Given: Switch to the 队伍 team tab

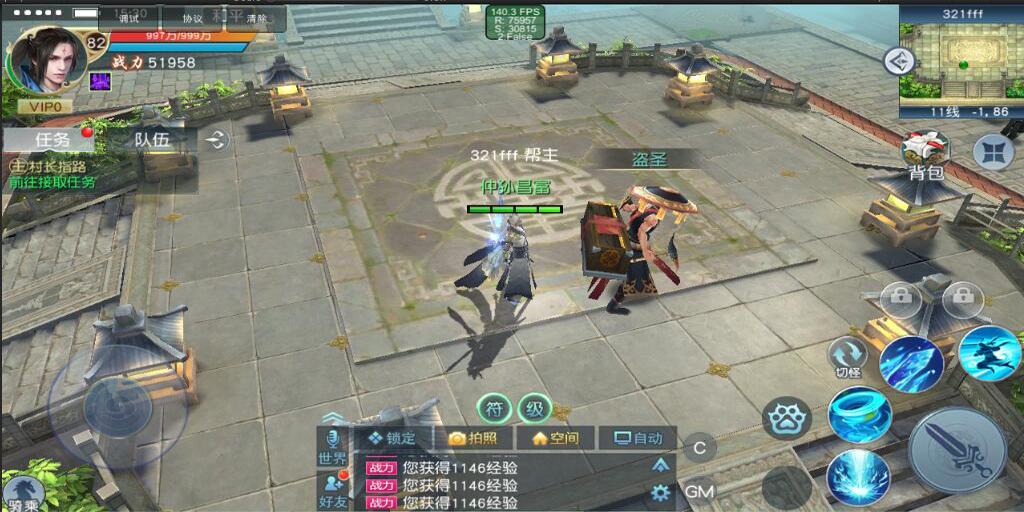Looking at the screenshot, I should pyautogui.click(x=152, y=140).
